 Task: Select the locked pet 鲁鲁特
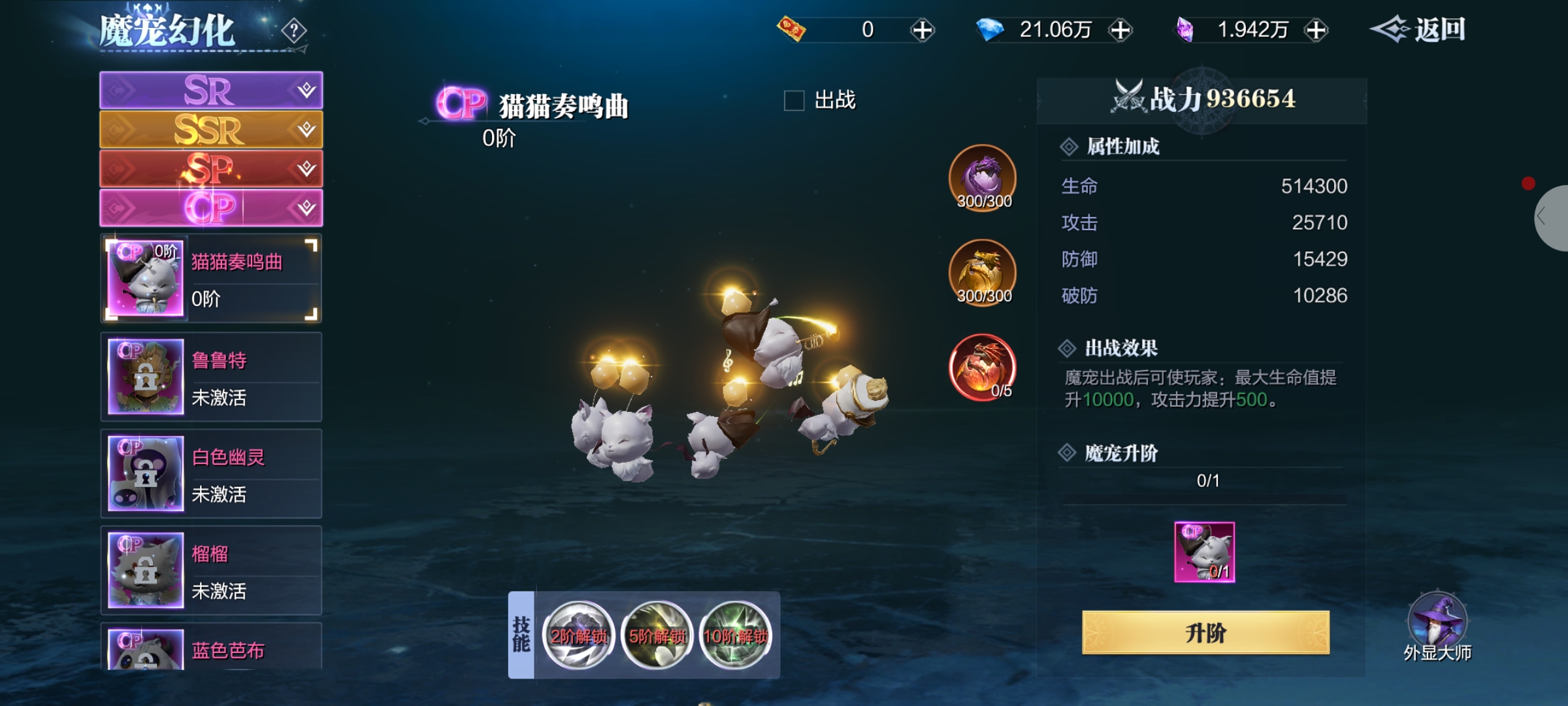(x=210, y=377)
